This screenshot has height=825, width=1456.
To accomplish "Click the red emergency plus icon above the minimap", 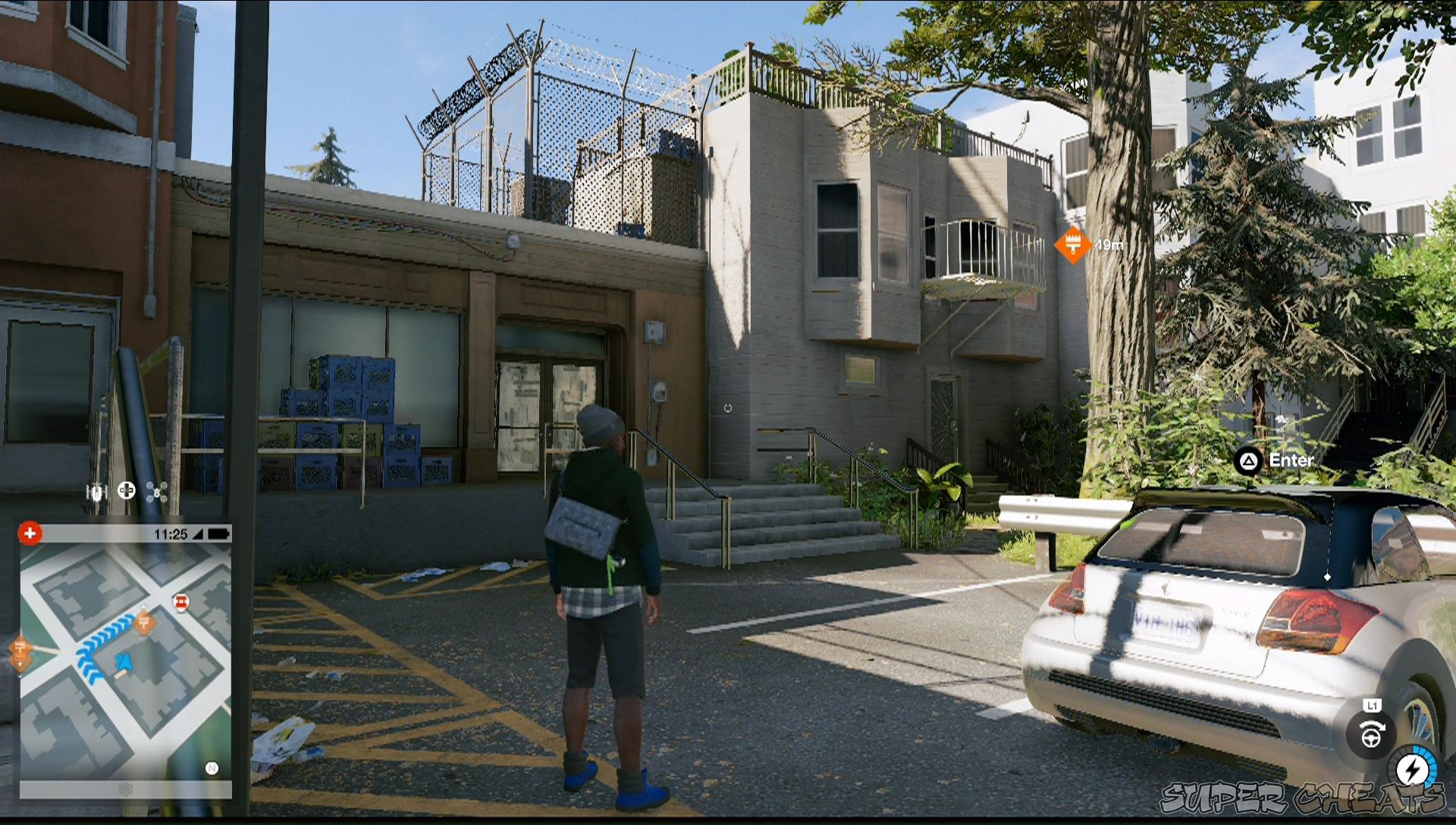I will point(30,534).
